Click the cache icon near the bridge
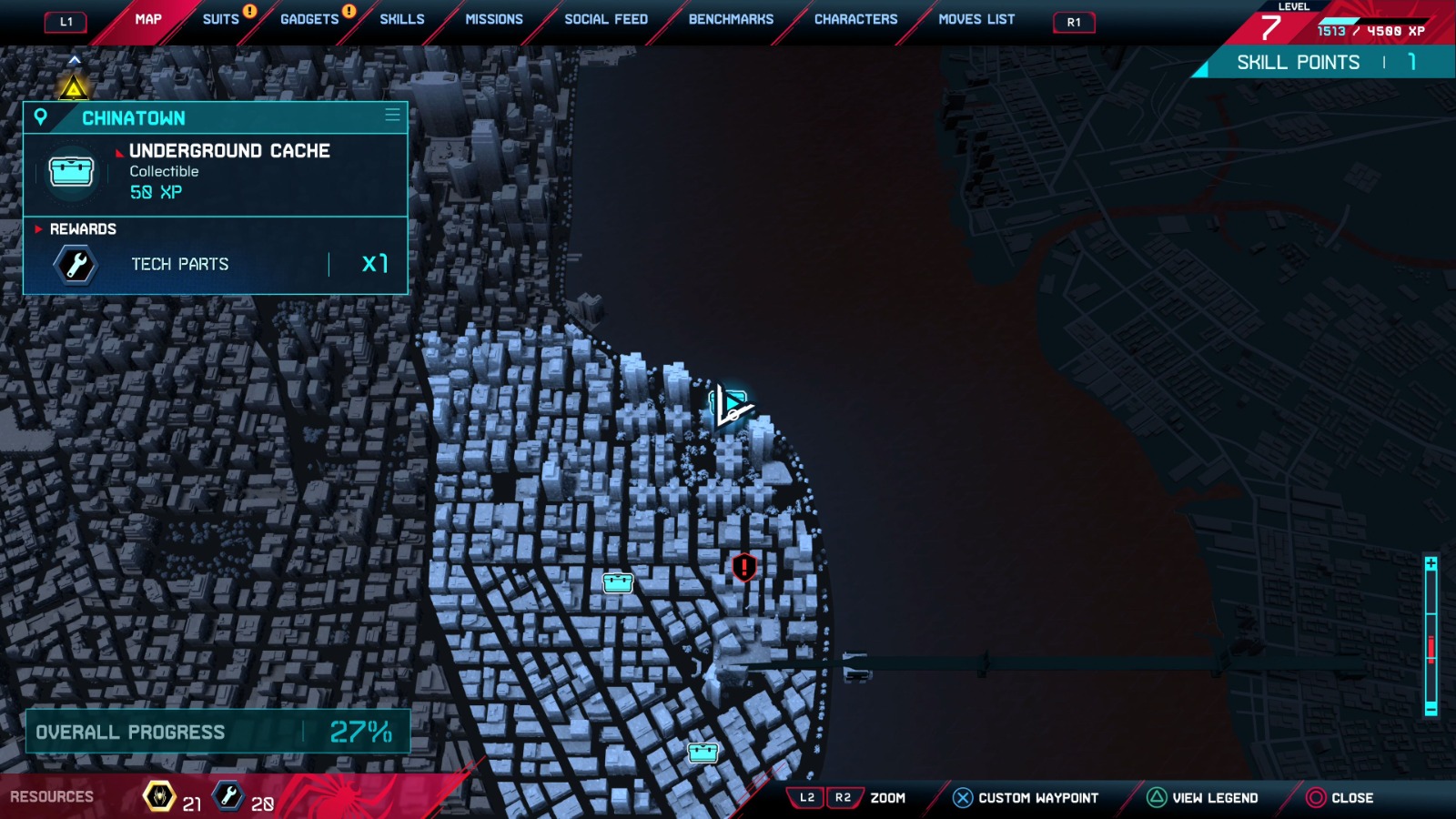1456x819 pixels. [703, 752]
